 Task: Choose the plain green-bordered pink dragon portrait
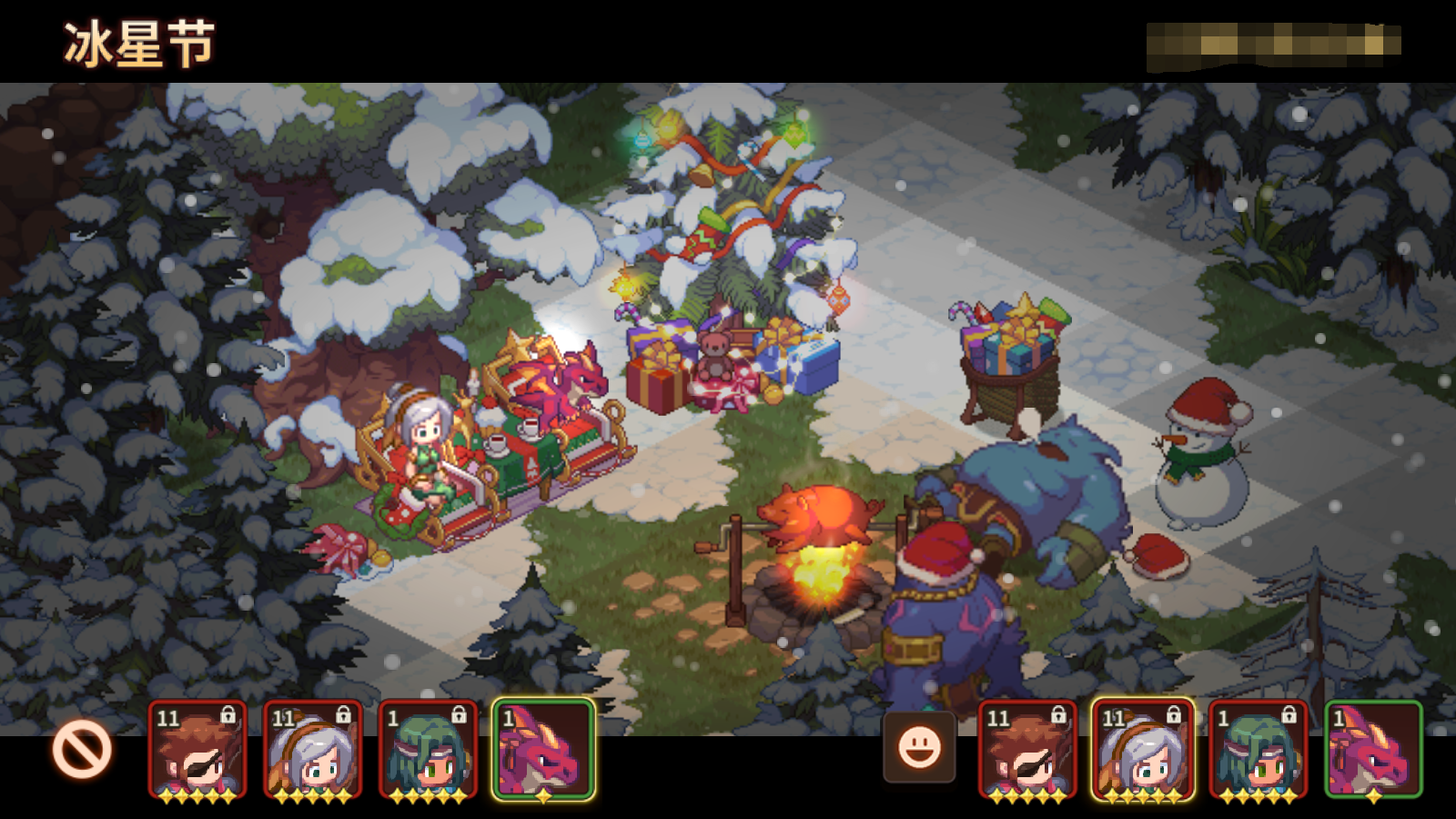point(1372,751)
